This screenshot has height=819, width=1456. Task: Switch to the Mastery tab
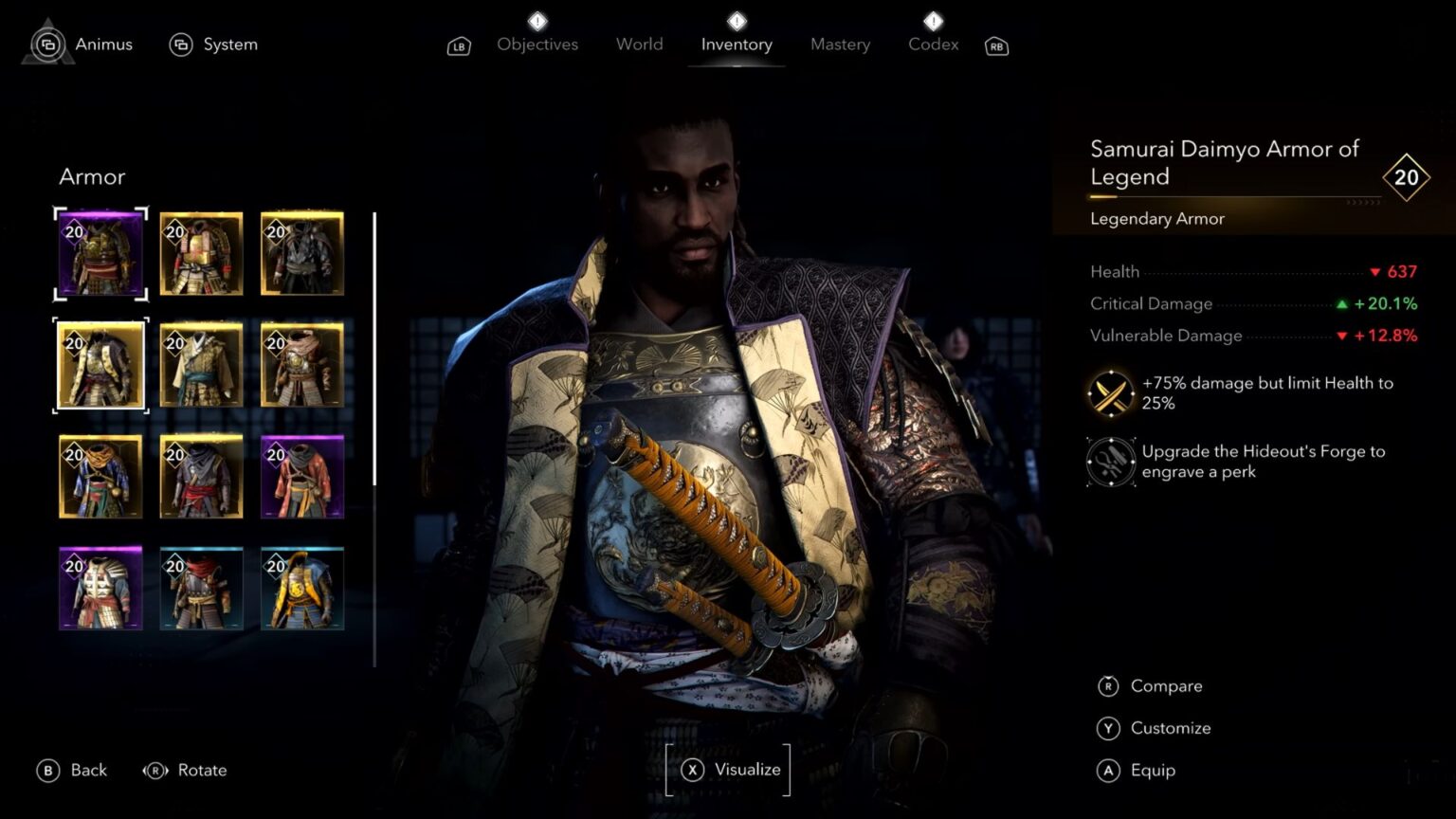840,44
